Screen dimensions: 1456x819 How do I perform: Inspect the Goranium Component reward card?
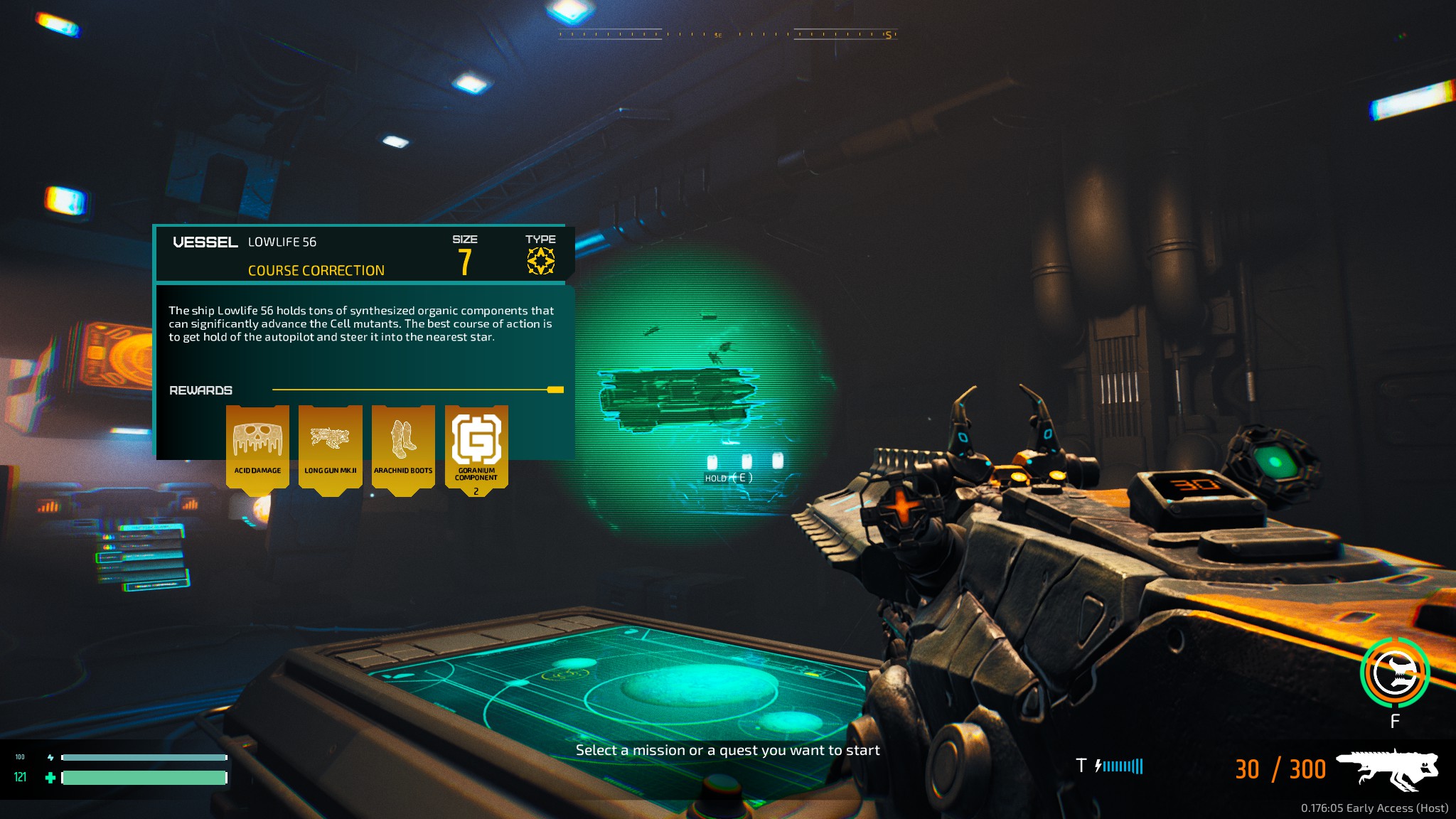click(476, 446)
